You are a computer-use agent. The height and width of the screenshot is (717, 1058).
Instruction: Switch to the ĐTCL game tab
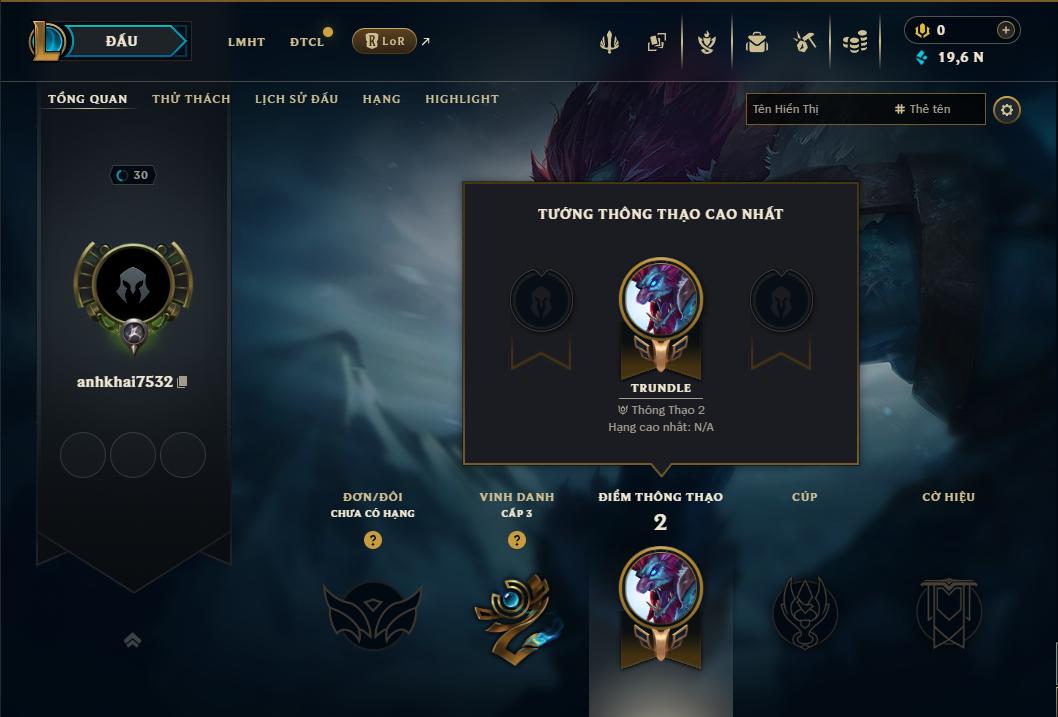click(307, 42)
